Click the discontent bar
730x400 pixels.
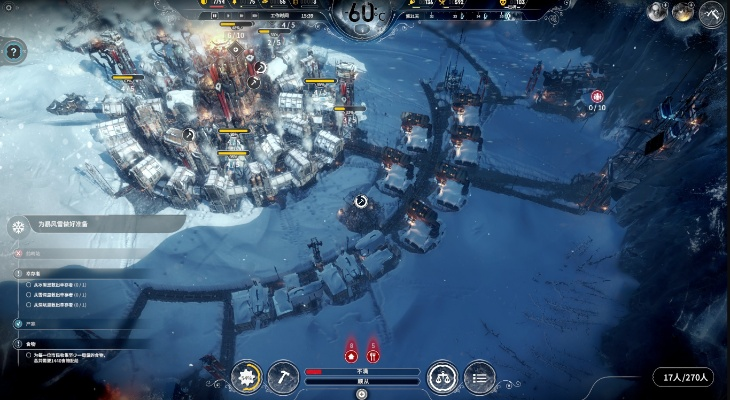(x=362, y=370)
